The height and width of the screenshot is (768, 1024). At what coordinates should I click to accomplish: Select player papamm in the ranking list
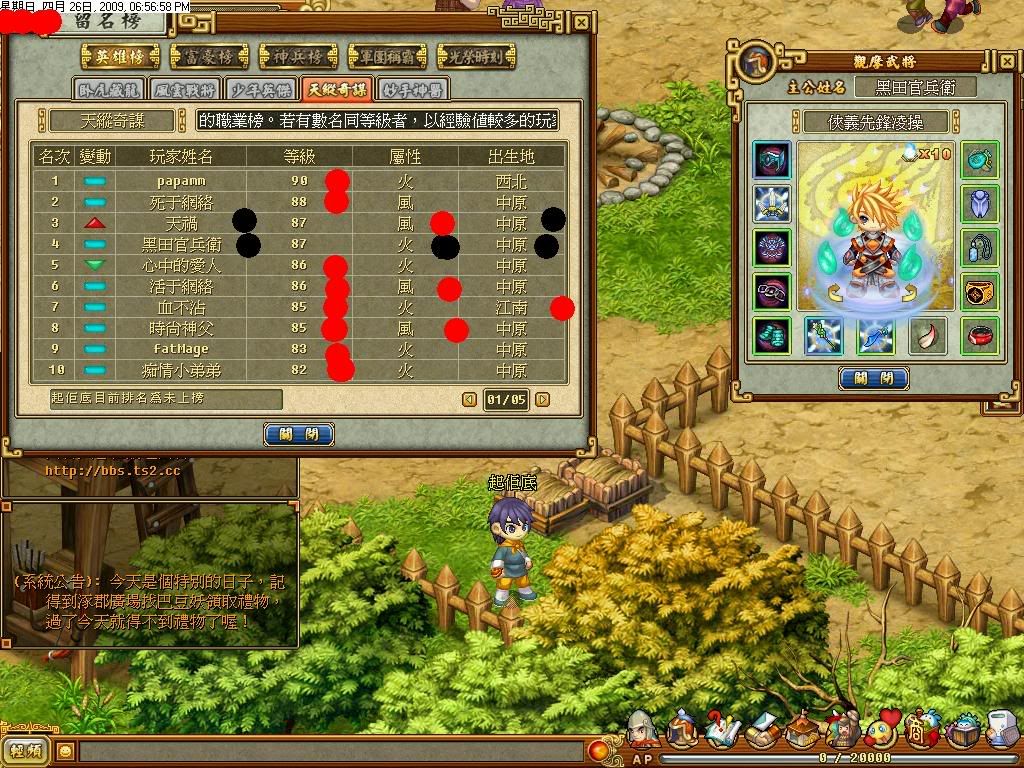point(181,182)
